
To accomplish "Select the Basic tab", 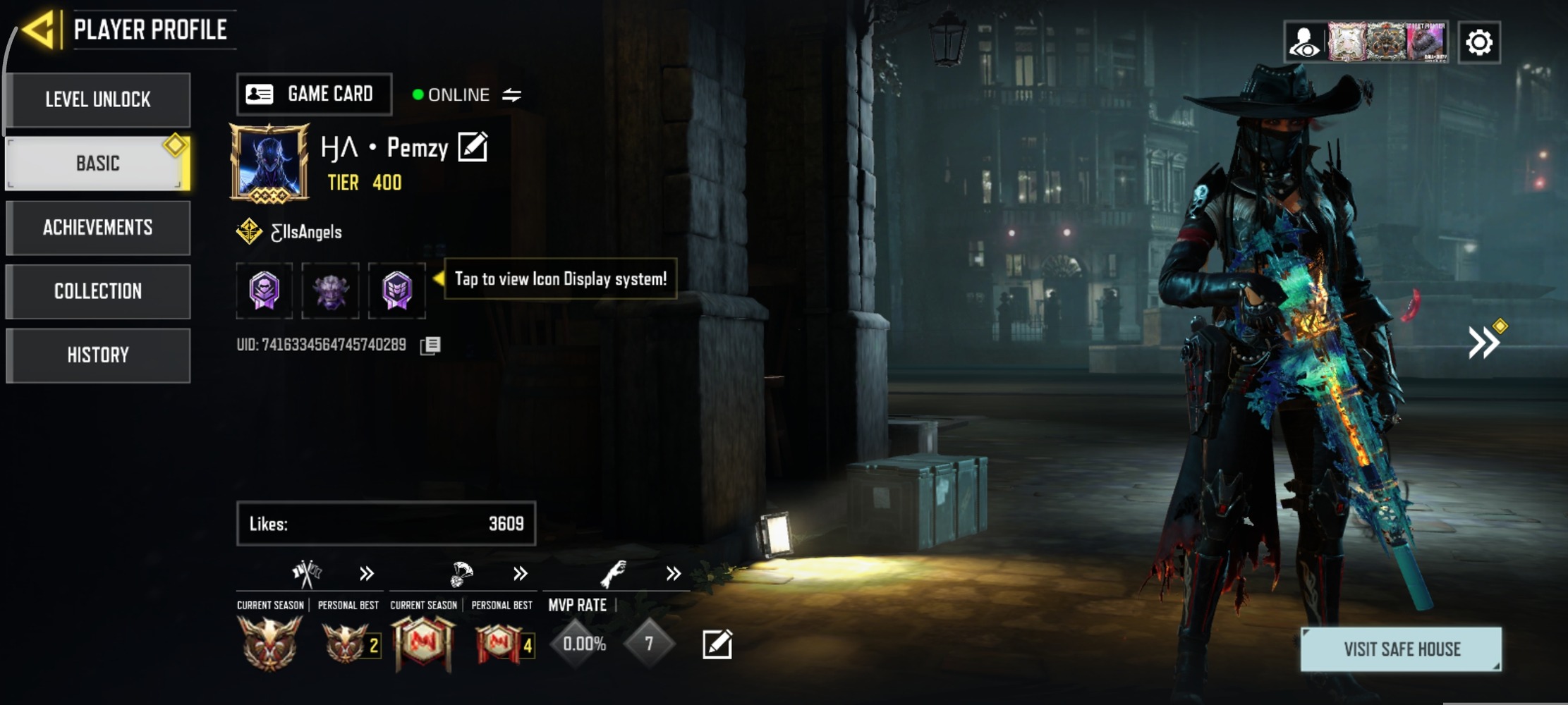I will (x=98, y=164).
